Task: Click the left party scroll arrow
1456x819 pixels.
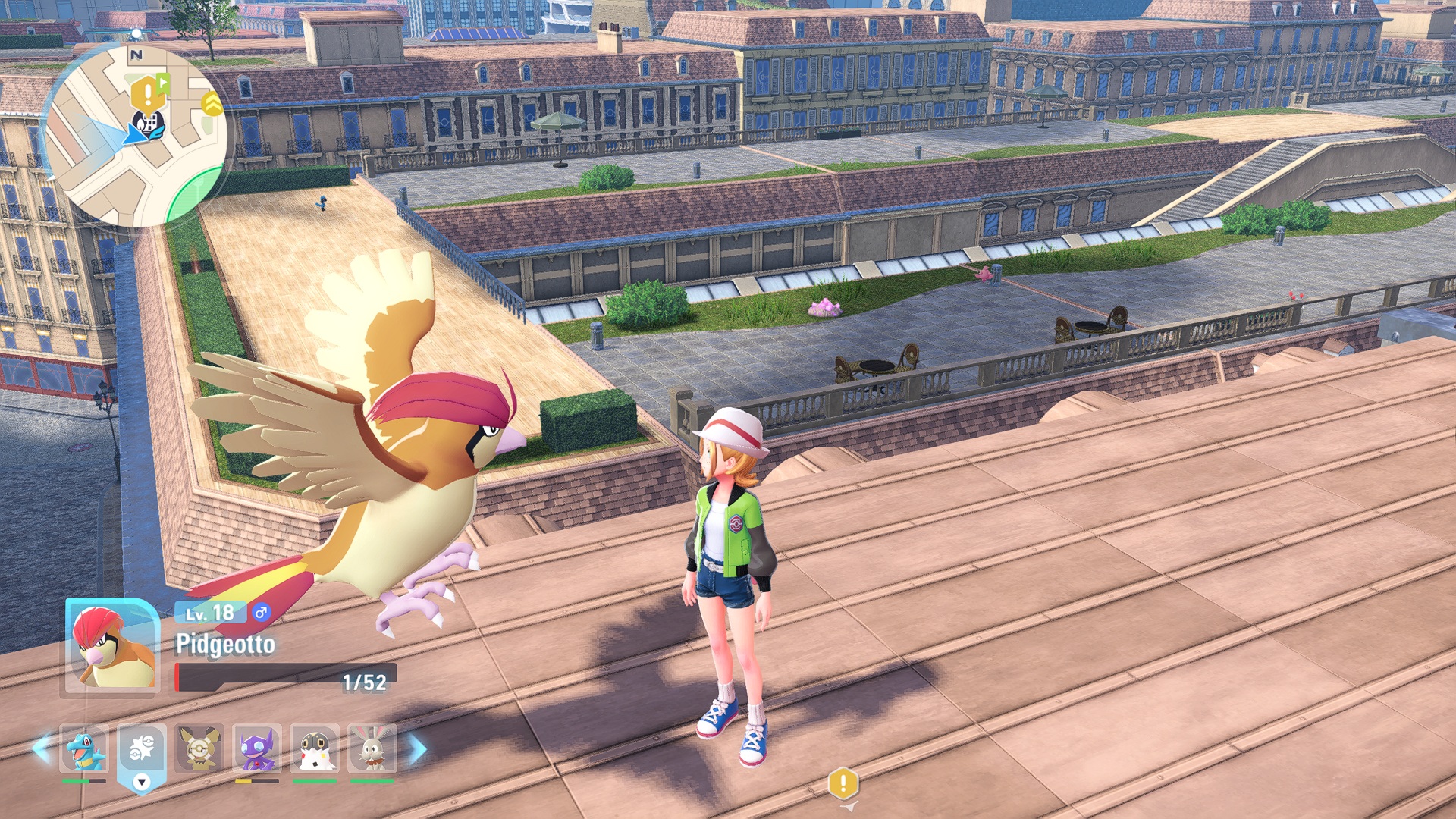Action: [42, 748]
